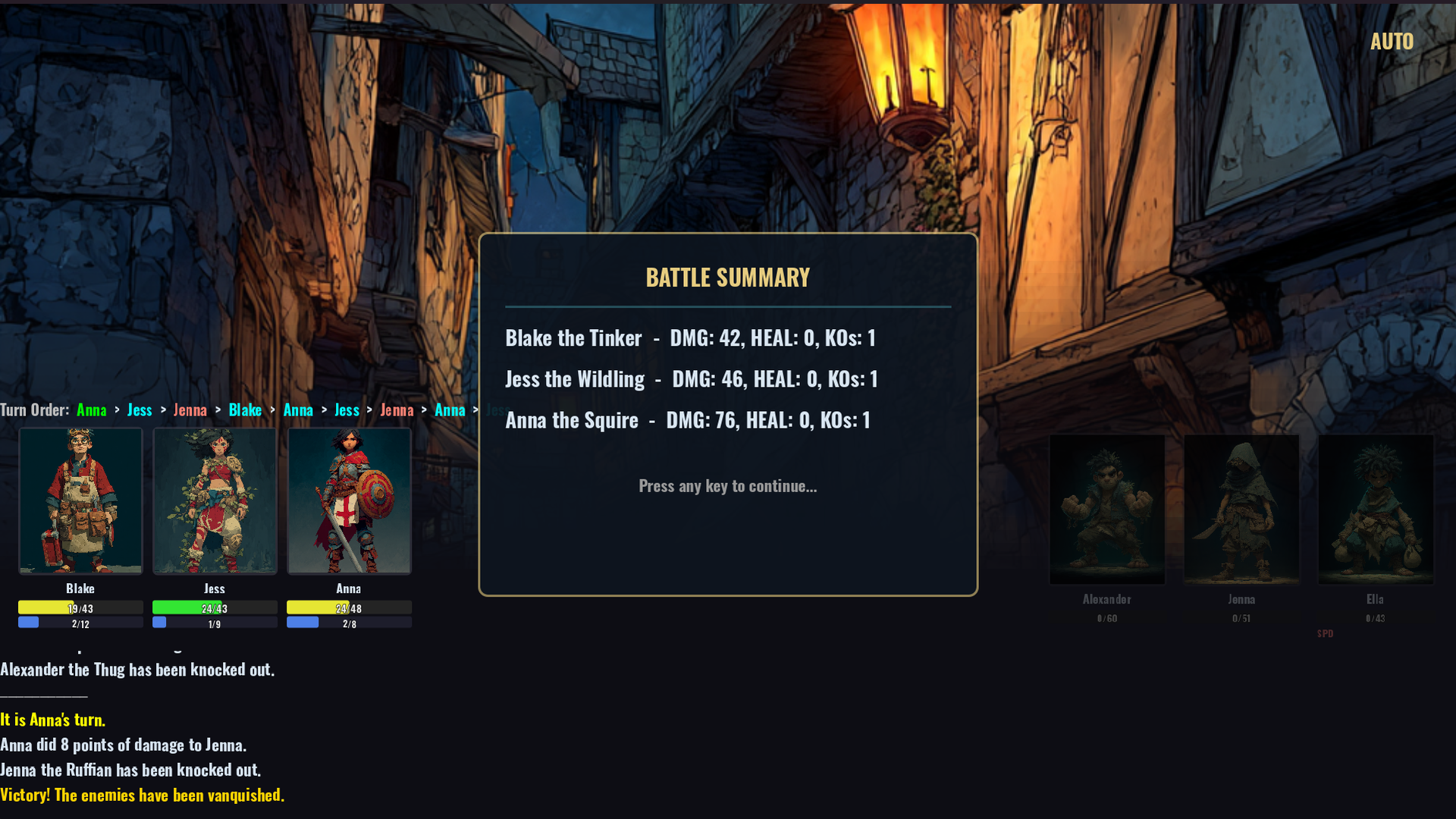Click Jenna's defeated enemy portrait
The height and width of the screenshot is (819, 1456).
click(x=1241, y=509)
